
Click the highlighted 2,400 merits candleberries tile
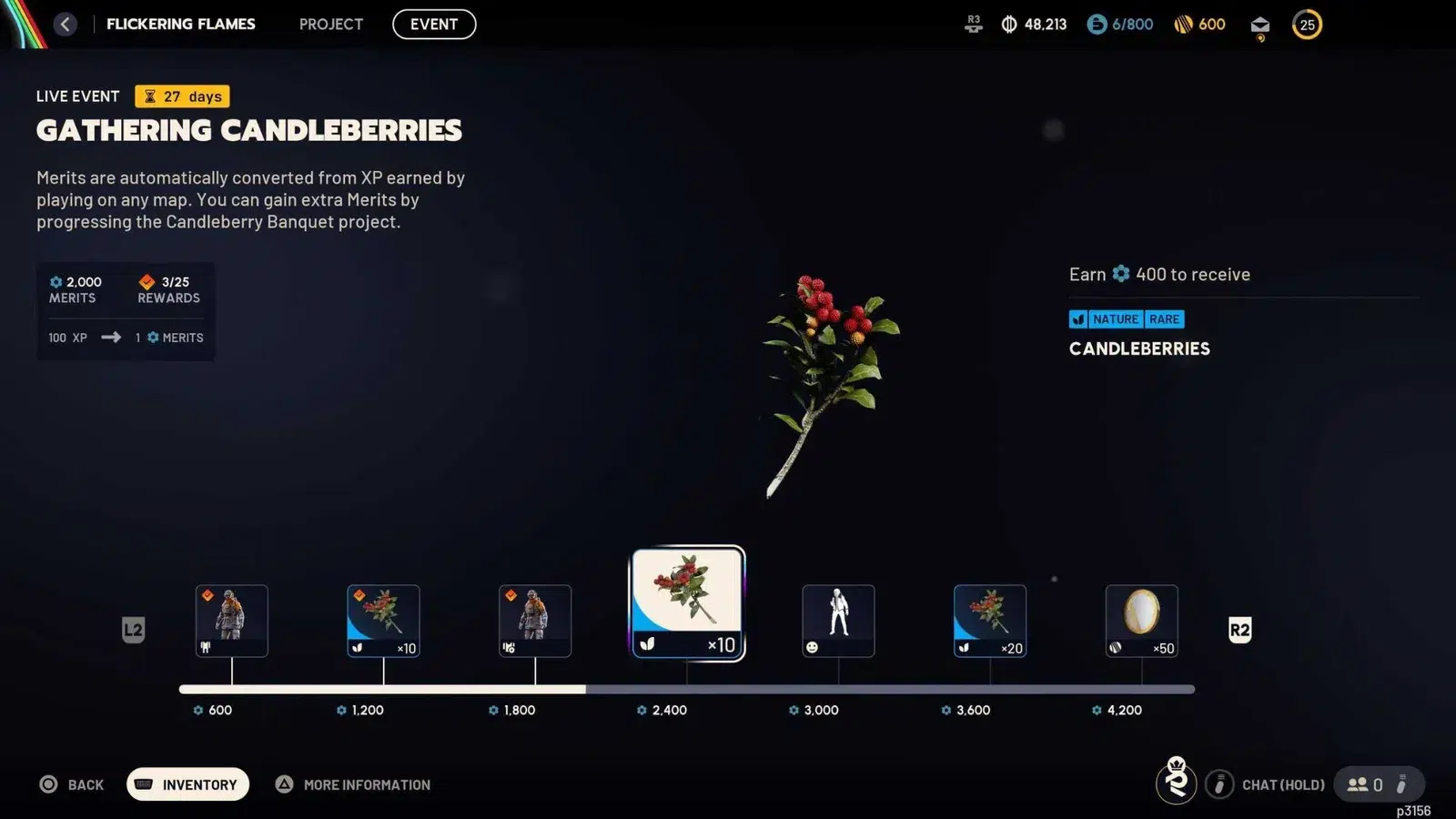688,603
